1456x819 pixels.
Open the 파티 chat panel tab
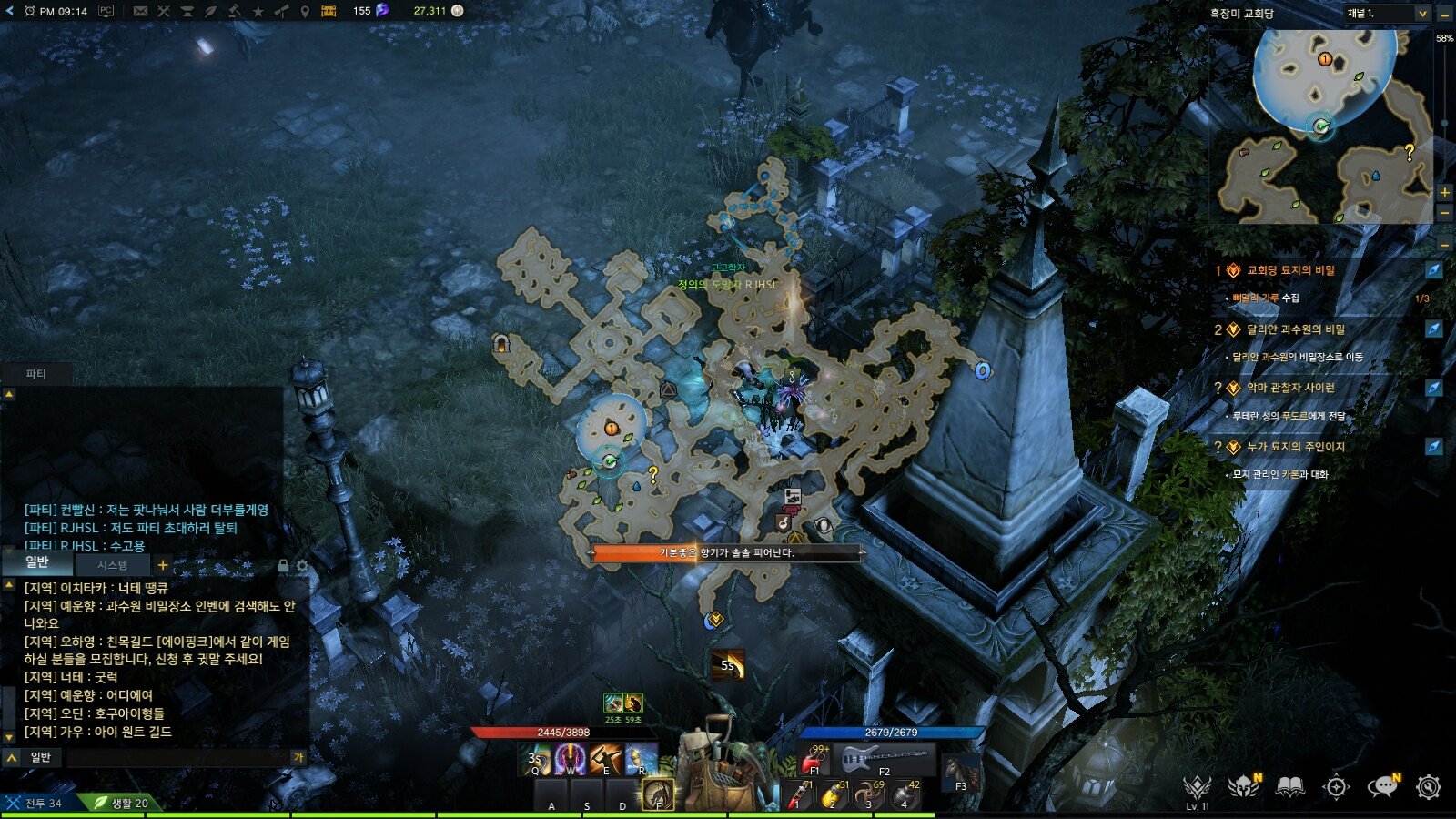pos(35,374)
